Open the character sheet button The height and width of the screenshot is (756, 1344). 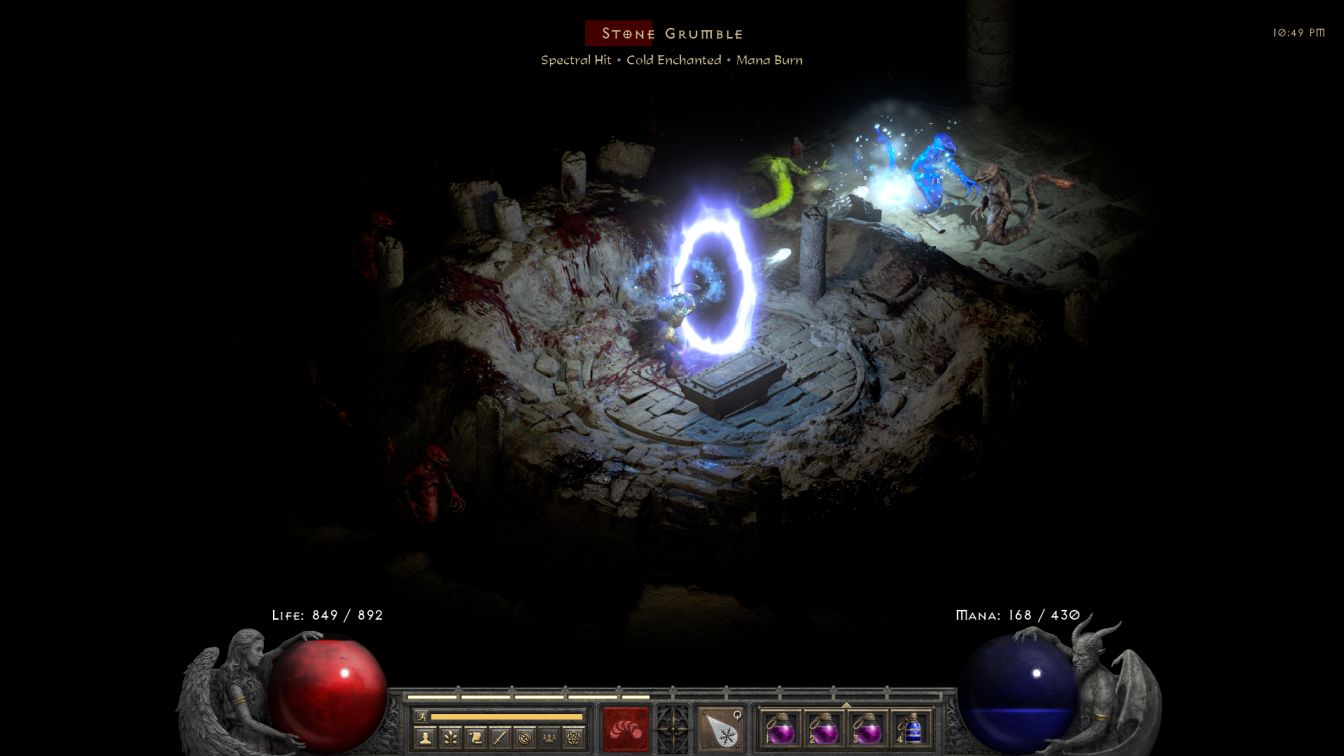click(424, 738)
